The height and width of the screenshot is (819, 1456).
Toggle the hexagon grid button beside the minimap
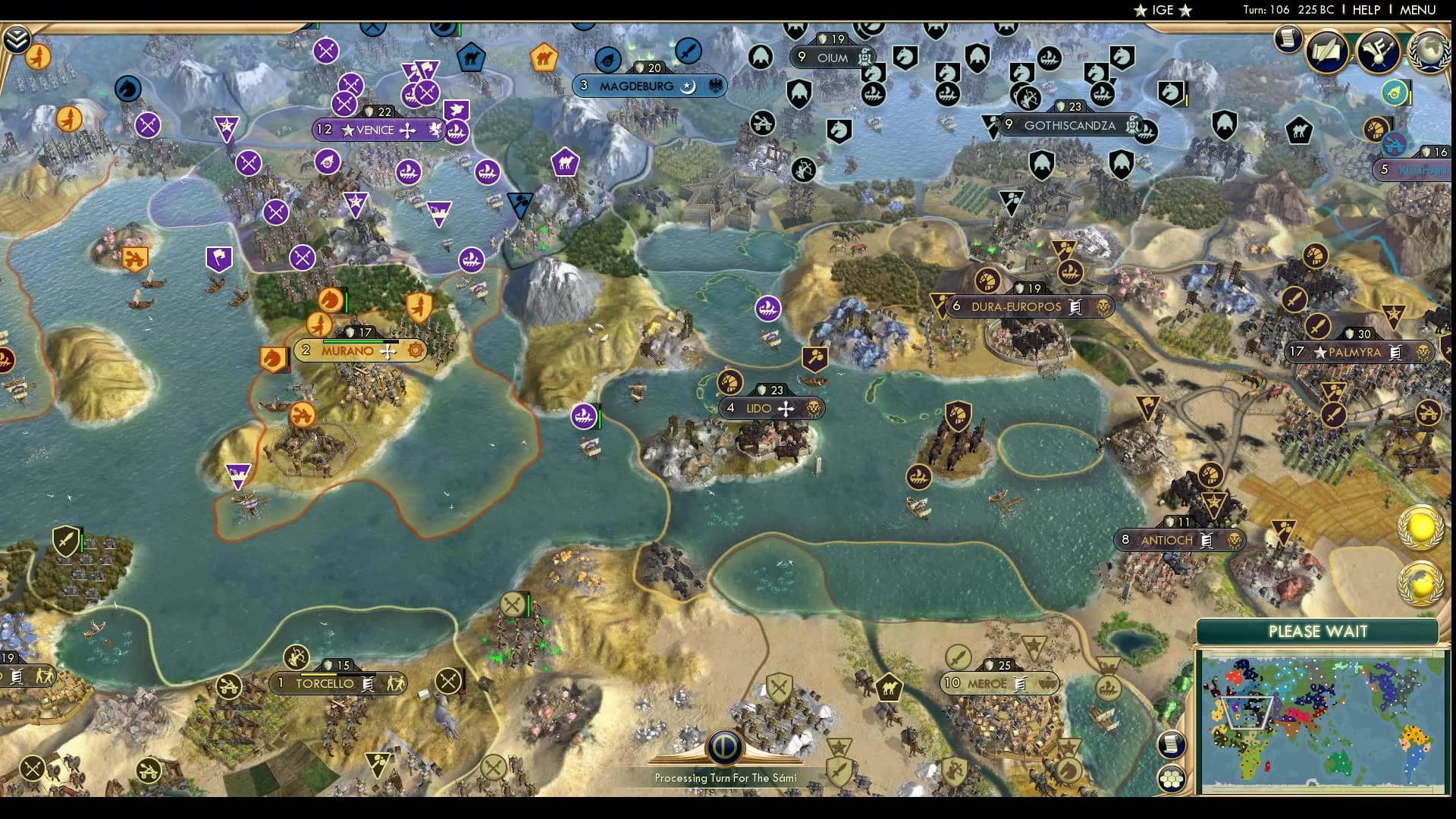[x=1172, y=778]
